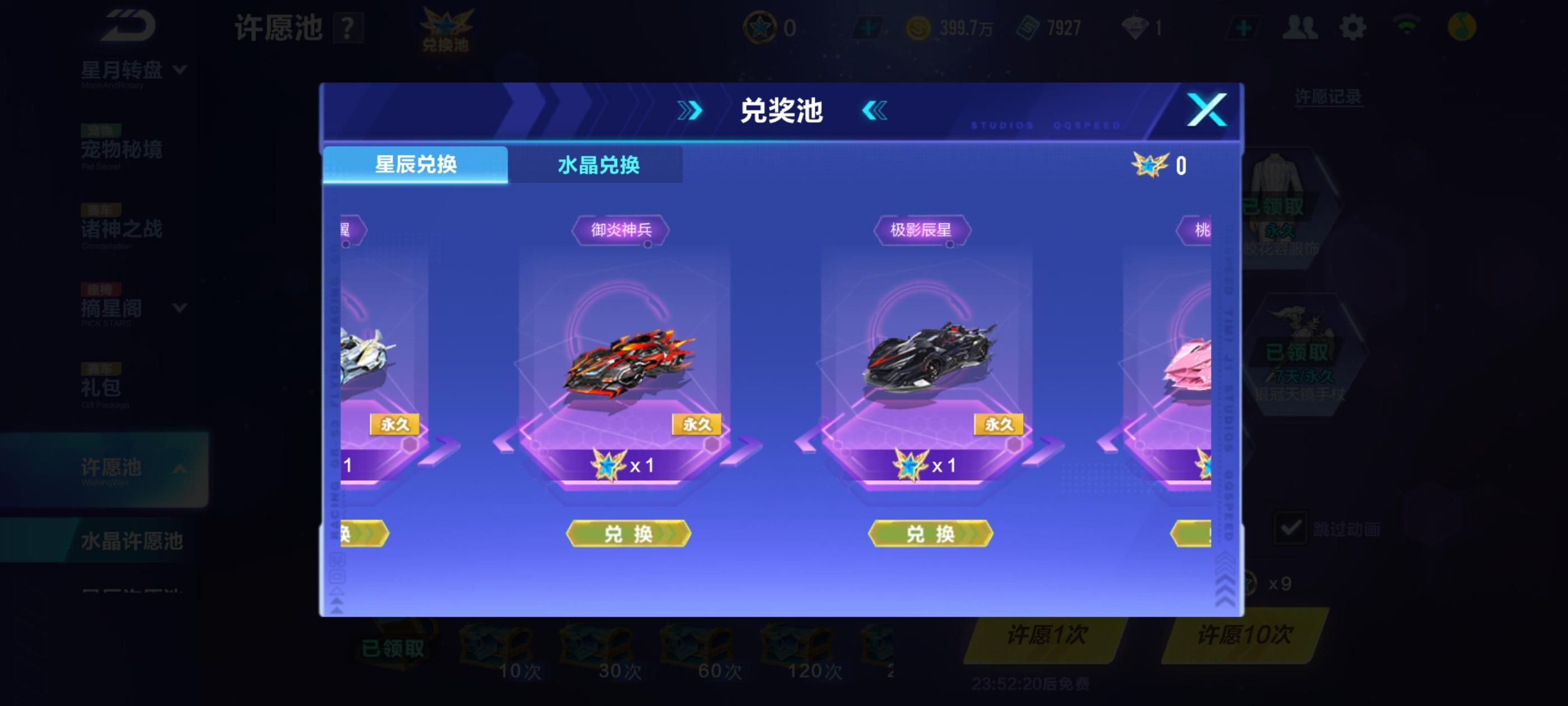
Task: Click the plus icon next to the diamond counter
Action: coord(1243,27)
